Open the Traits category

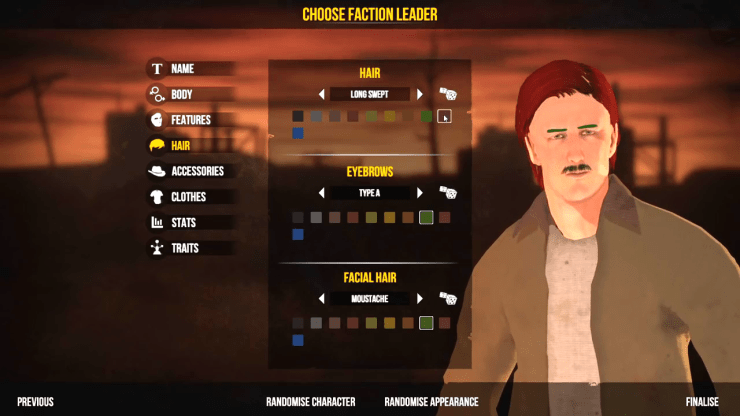tap(185, 248)
